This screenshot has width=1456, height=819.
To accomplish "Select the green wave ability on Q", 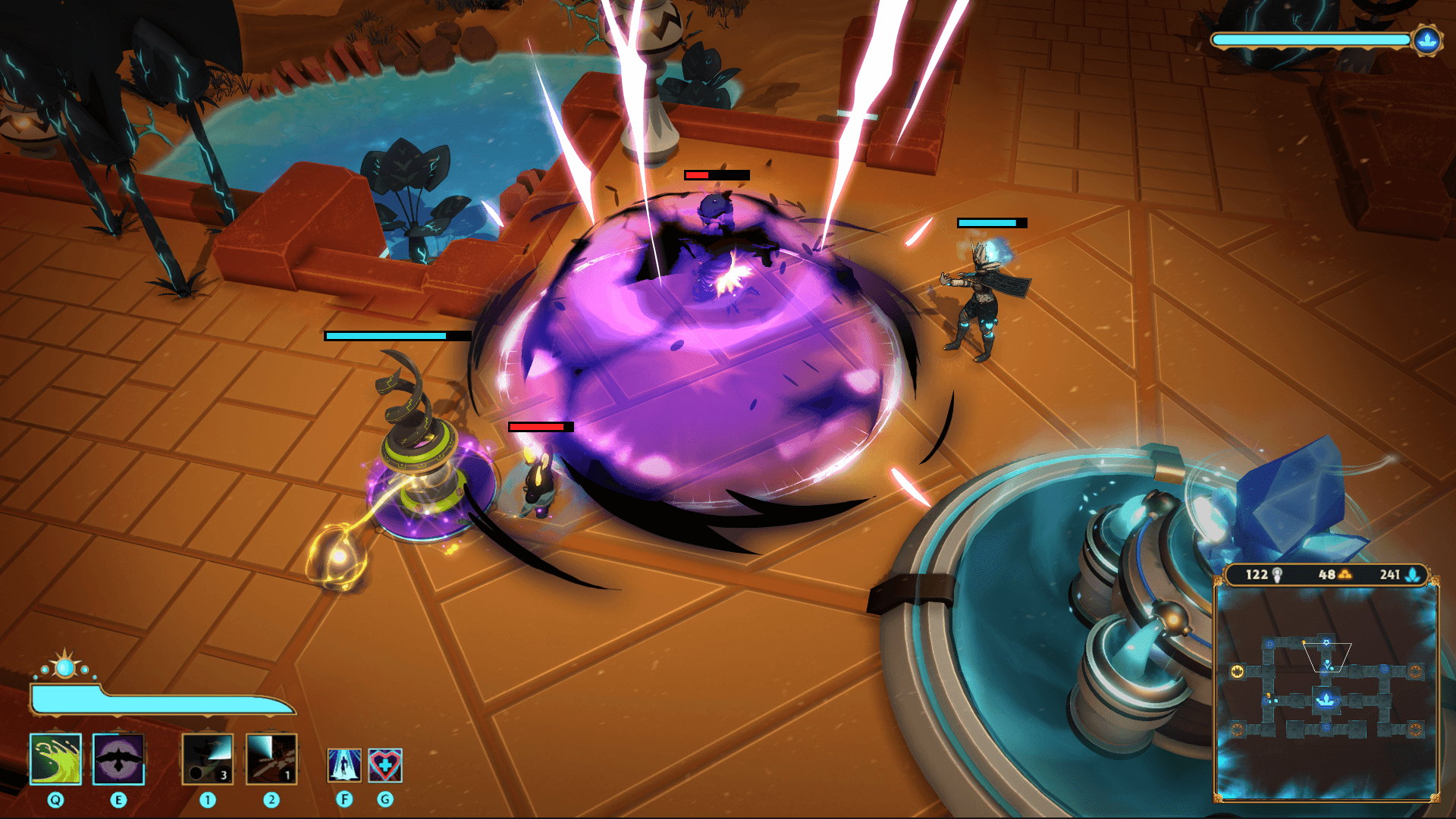I will point(55,760).
